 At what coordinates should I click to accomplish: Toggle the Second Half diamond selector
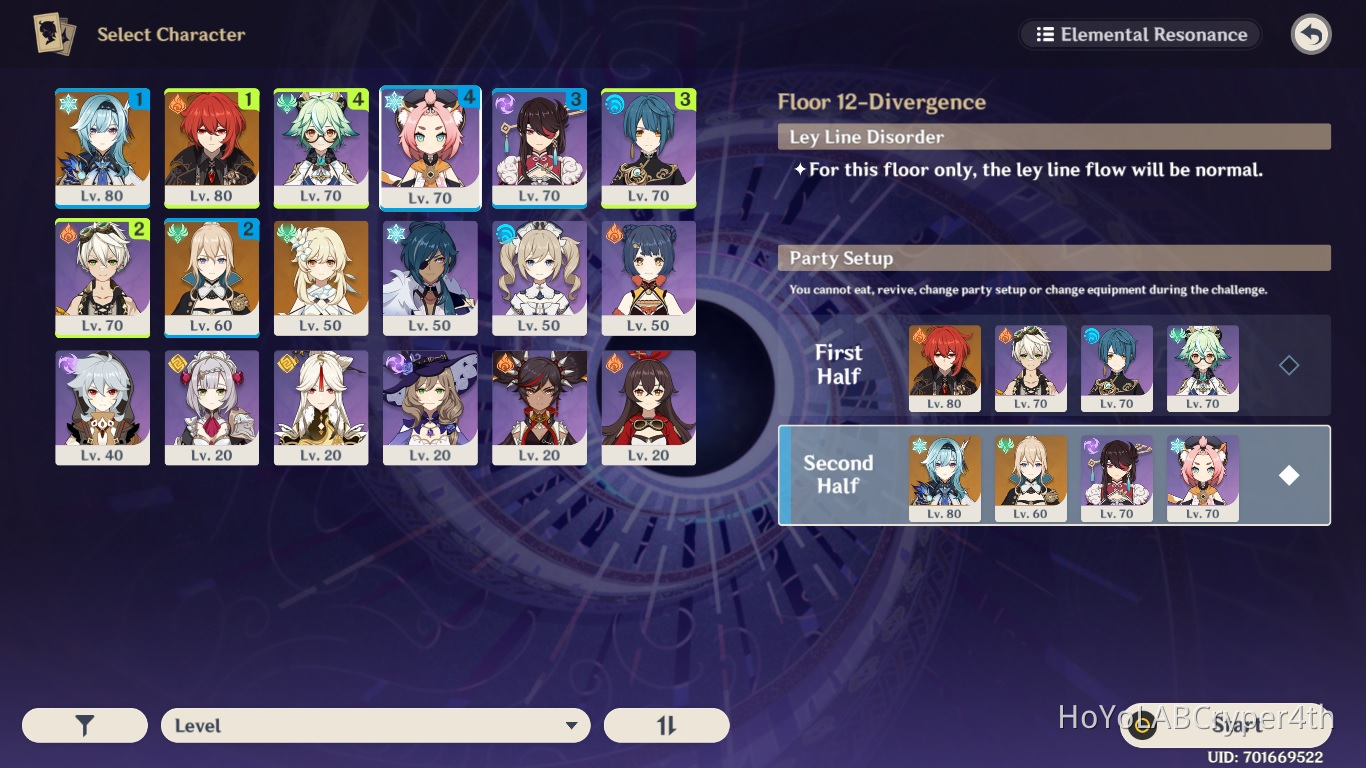tap(1289, 475)
